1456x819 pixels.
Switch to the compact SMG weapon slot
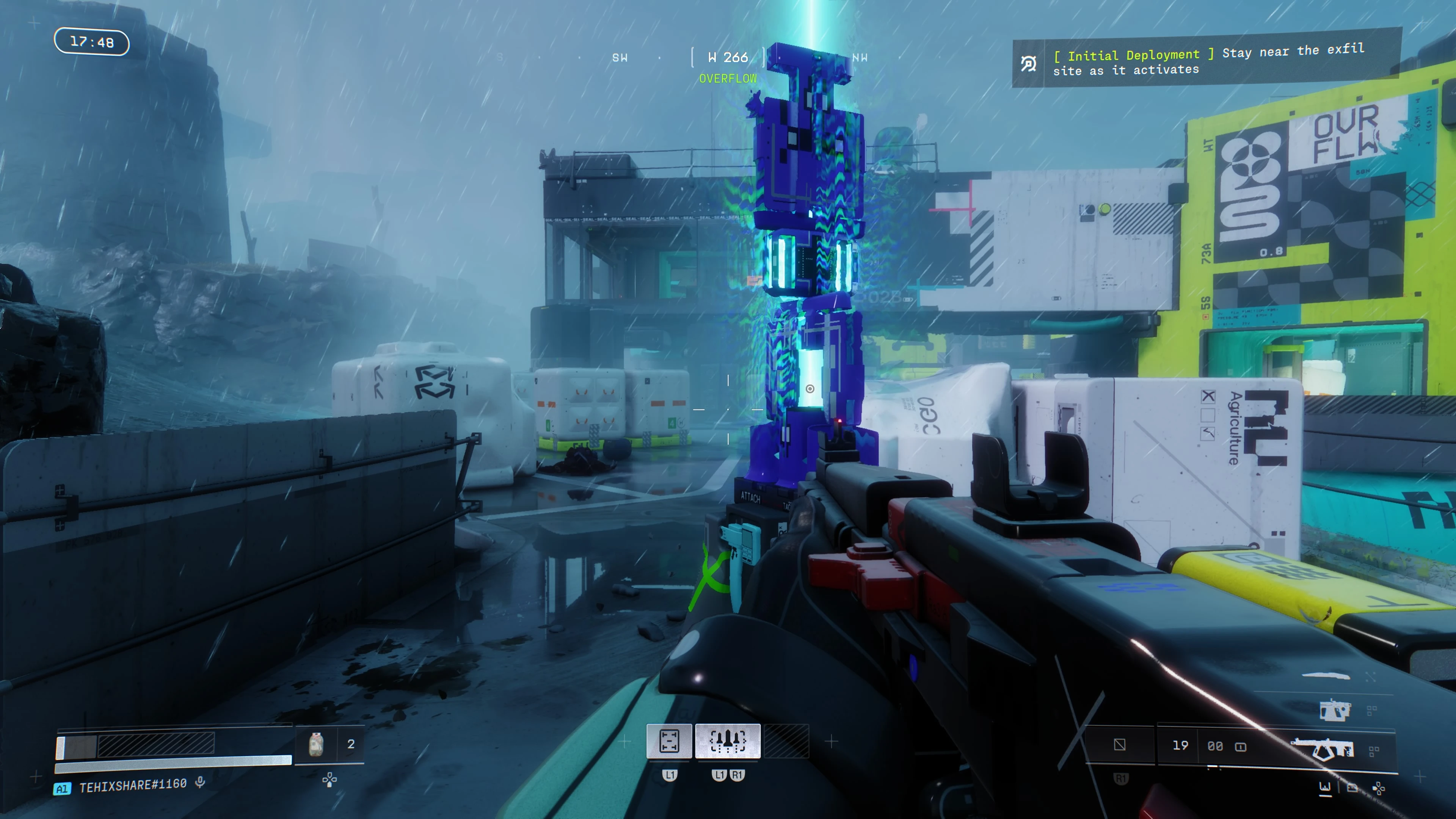[x=1335, y=710]
